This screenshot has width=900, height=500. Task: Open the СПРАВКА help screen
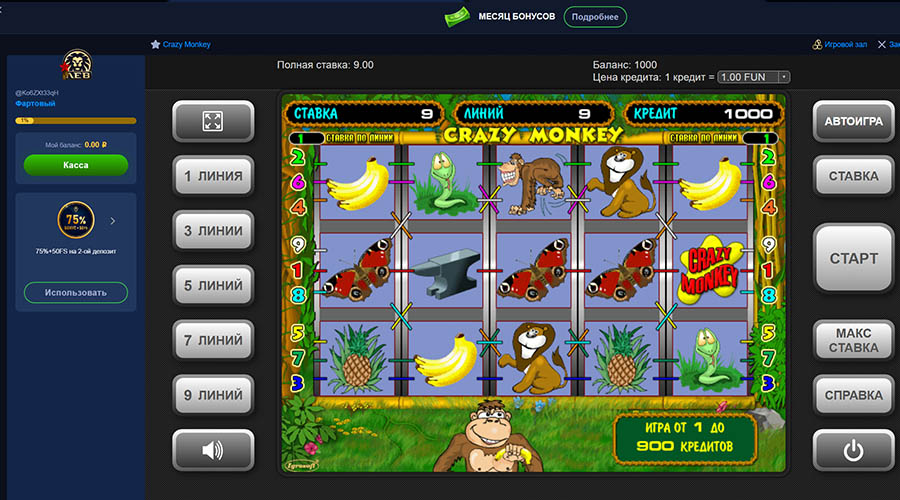(853, 395)
